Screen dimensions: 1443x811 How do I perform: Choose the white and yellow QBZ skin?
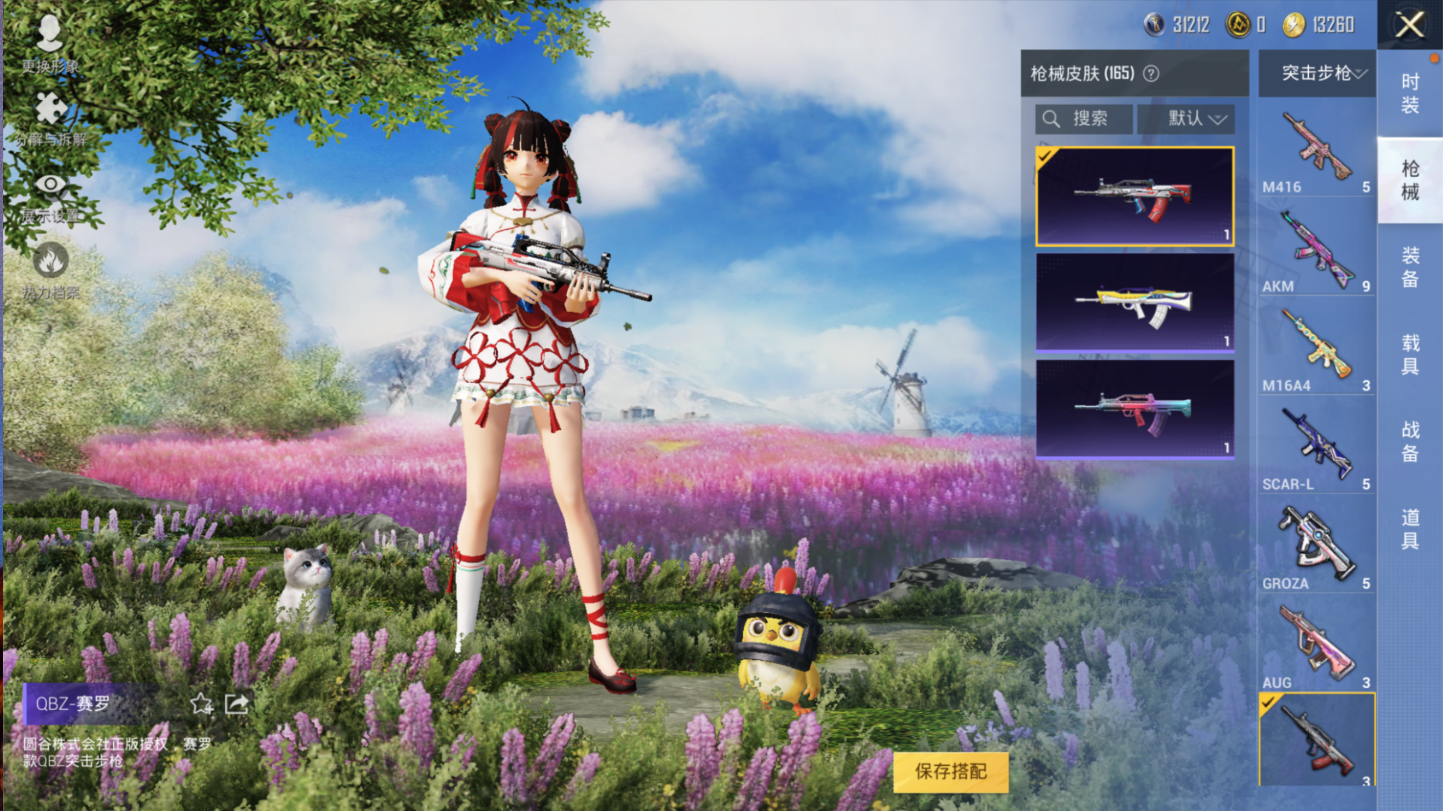tap(1134, 302)
